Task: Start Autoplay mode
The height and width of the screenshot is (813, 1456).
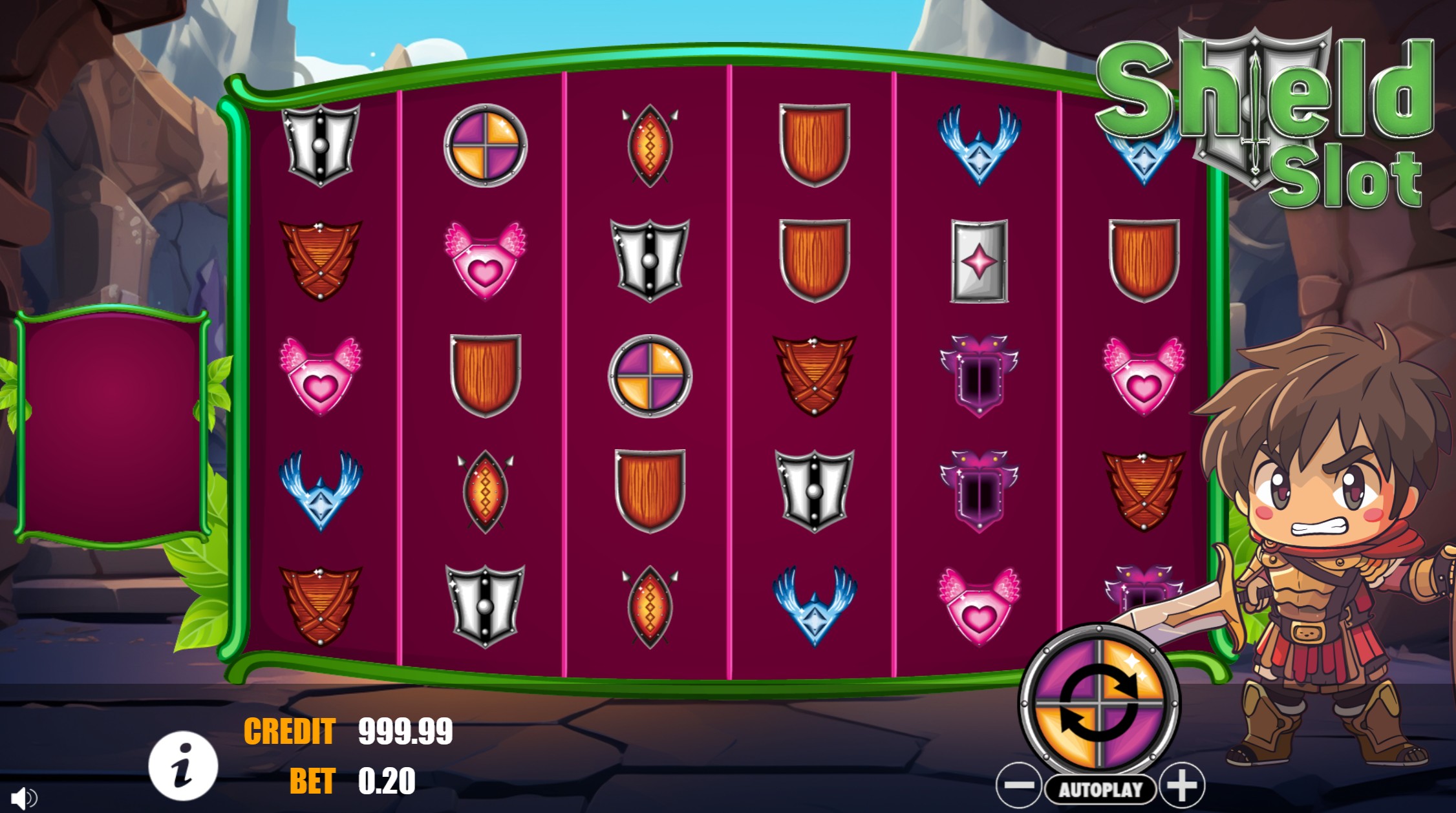Action: click(1100, 789)
